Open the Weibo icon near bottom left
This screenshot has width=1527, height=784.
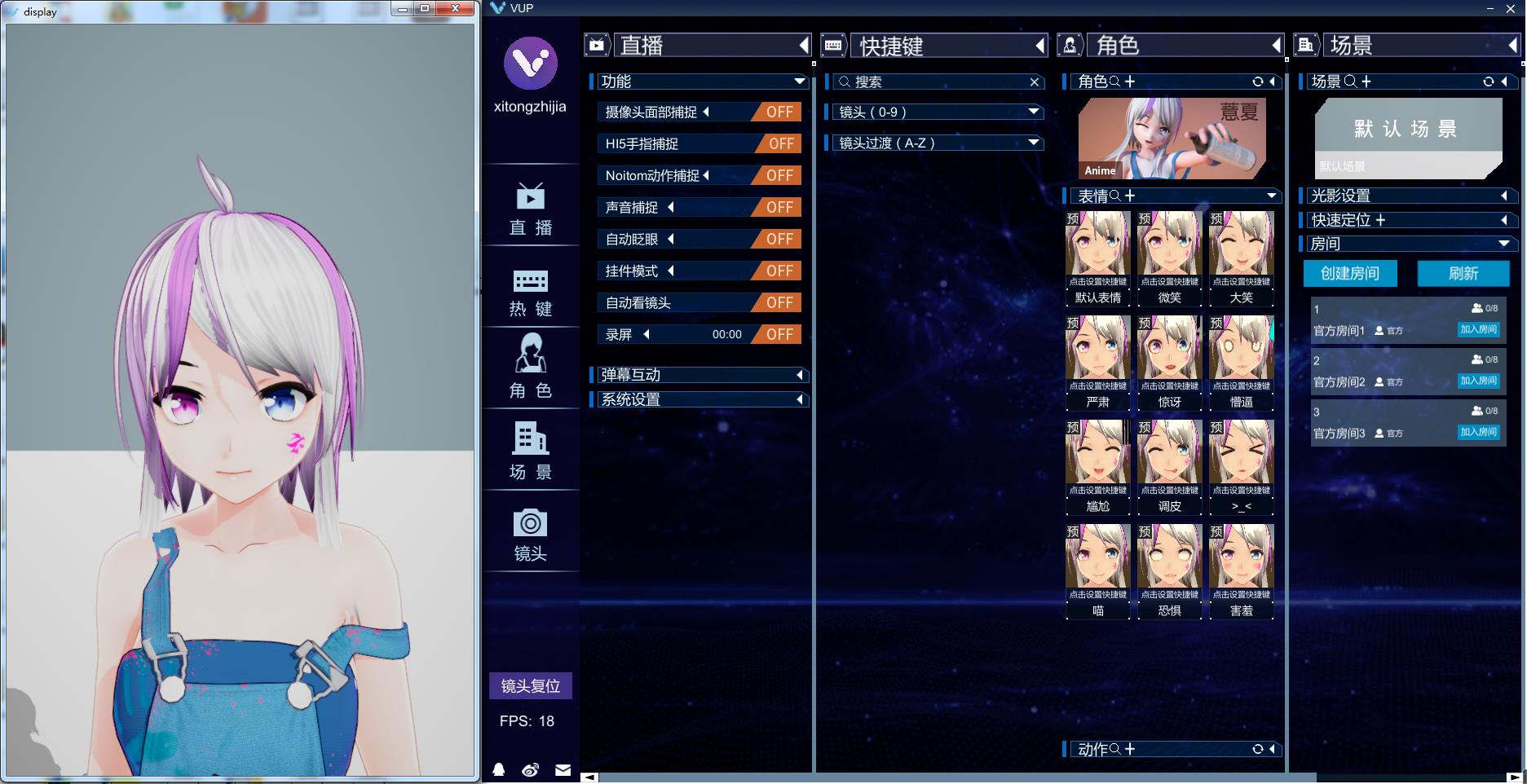[531, 769]
